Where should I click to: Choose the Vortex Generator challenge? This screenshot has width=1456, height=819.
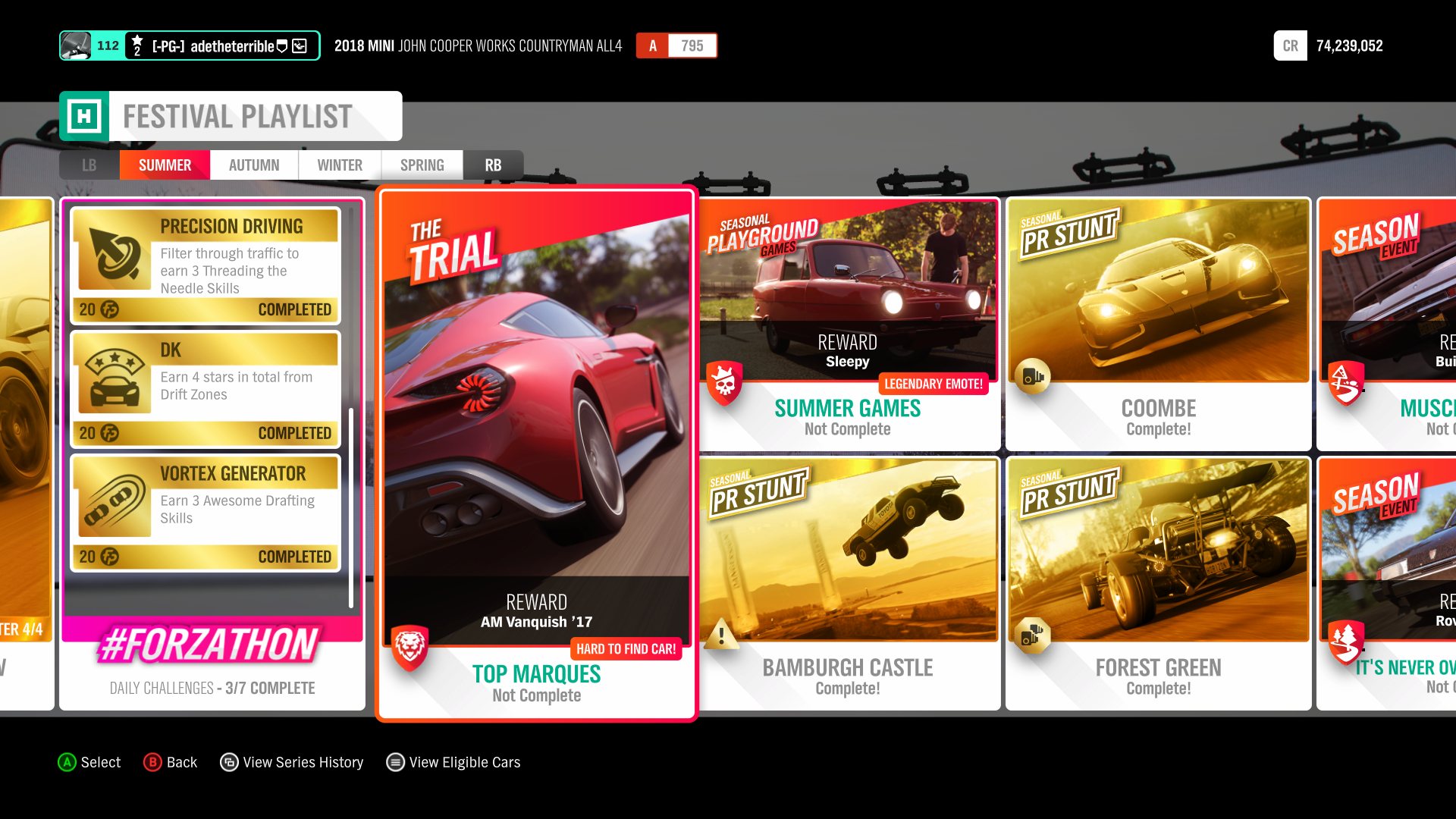point(206,513)
